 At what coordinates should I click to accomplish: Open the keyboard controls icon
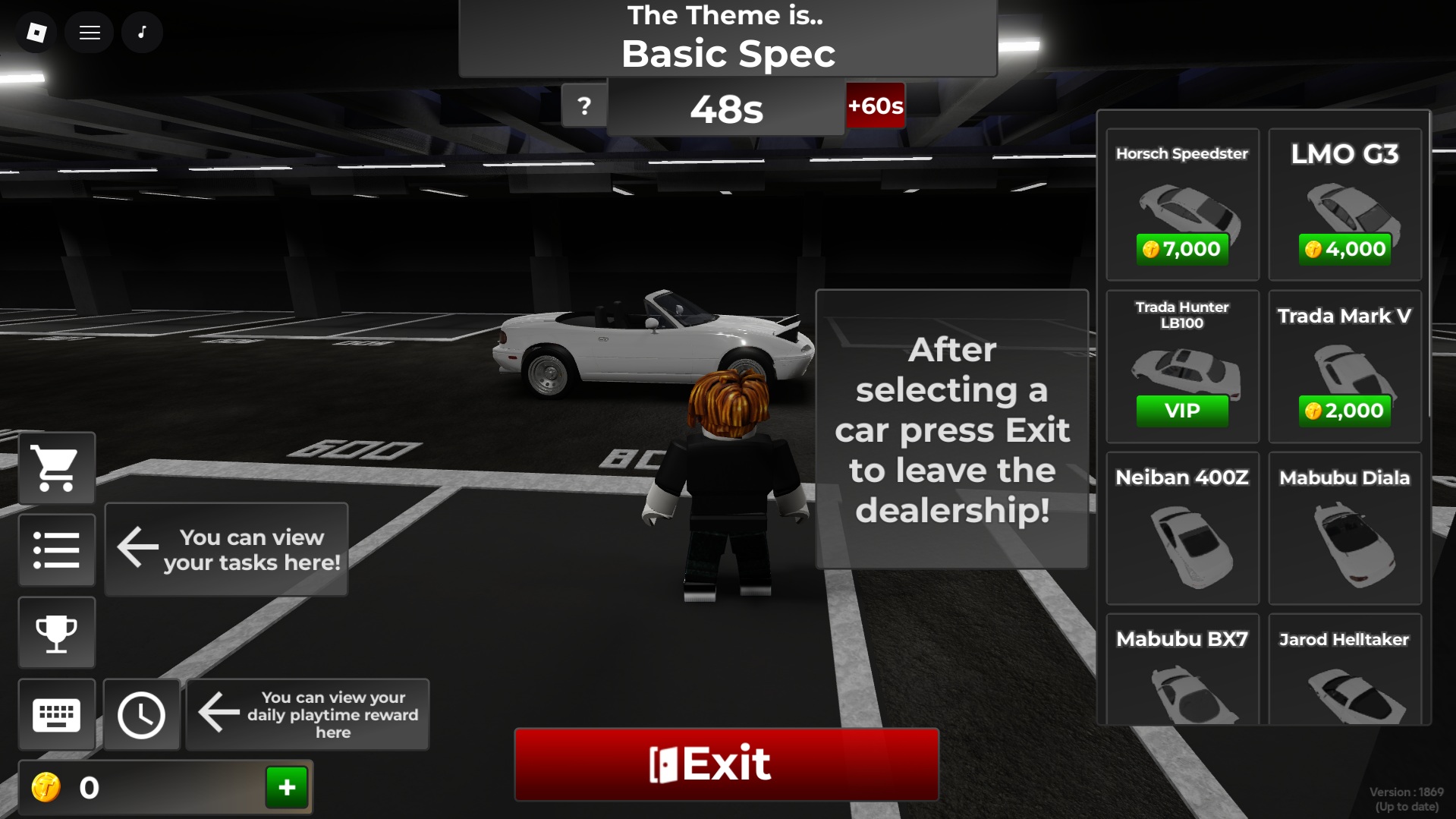pyautogui.click(x=56, y=714)
